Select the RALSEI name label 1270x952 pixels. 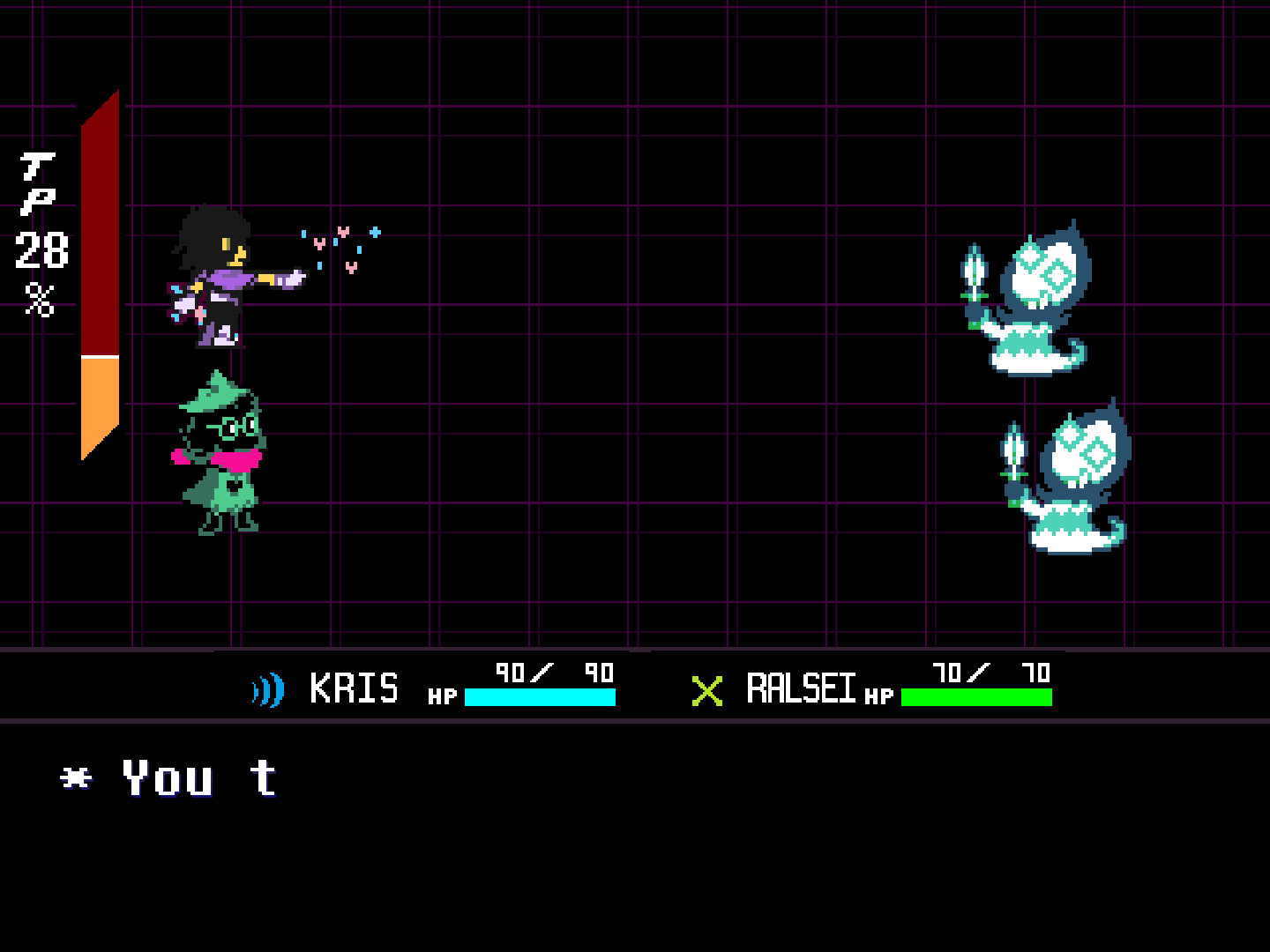801,688
